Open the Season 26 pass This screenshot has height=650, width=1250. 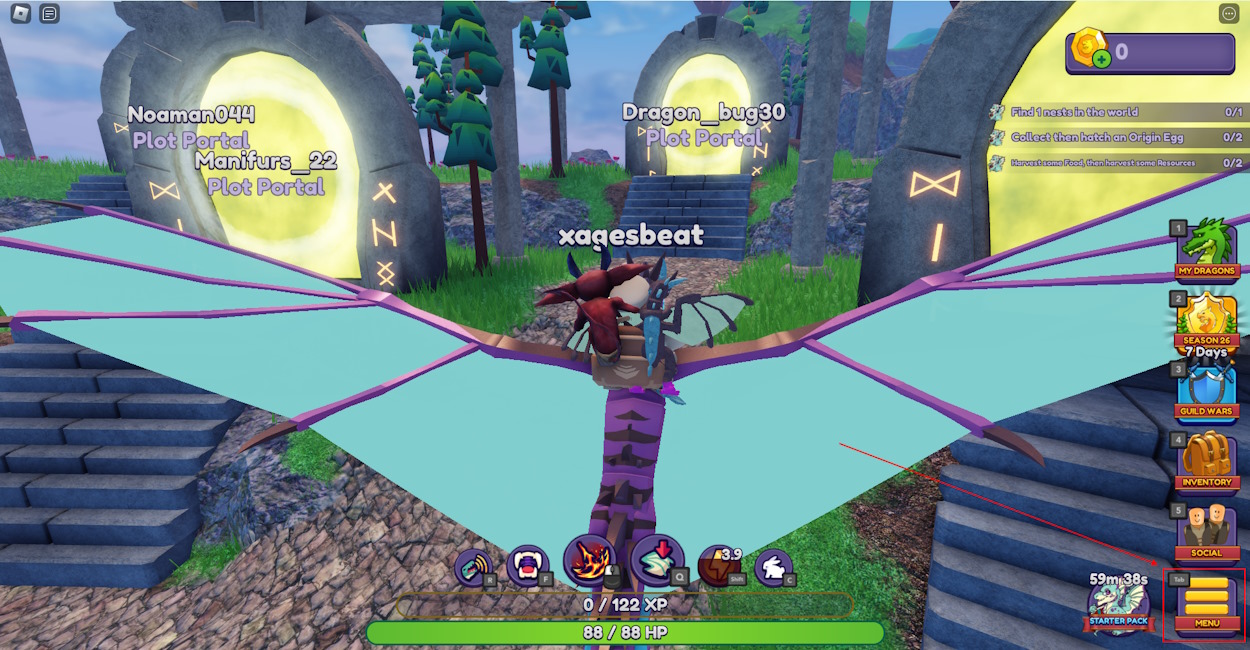tap(1206, 320)
